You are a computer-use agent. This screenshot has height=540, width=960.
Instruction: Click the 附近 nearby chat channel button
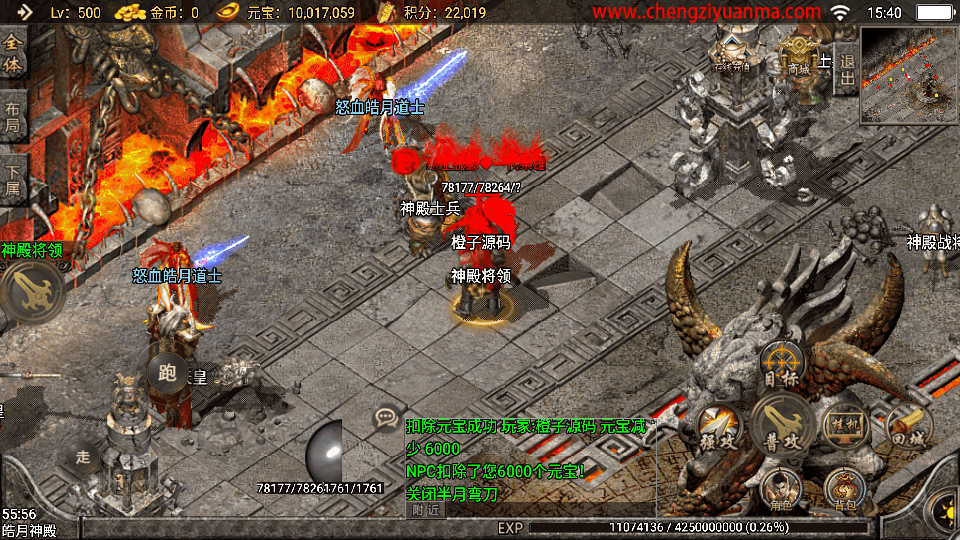tap(424, 509)
